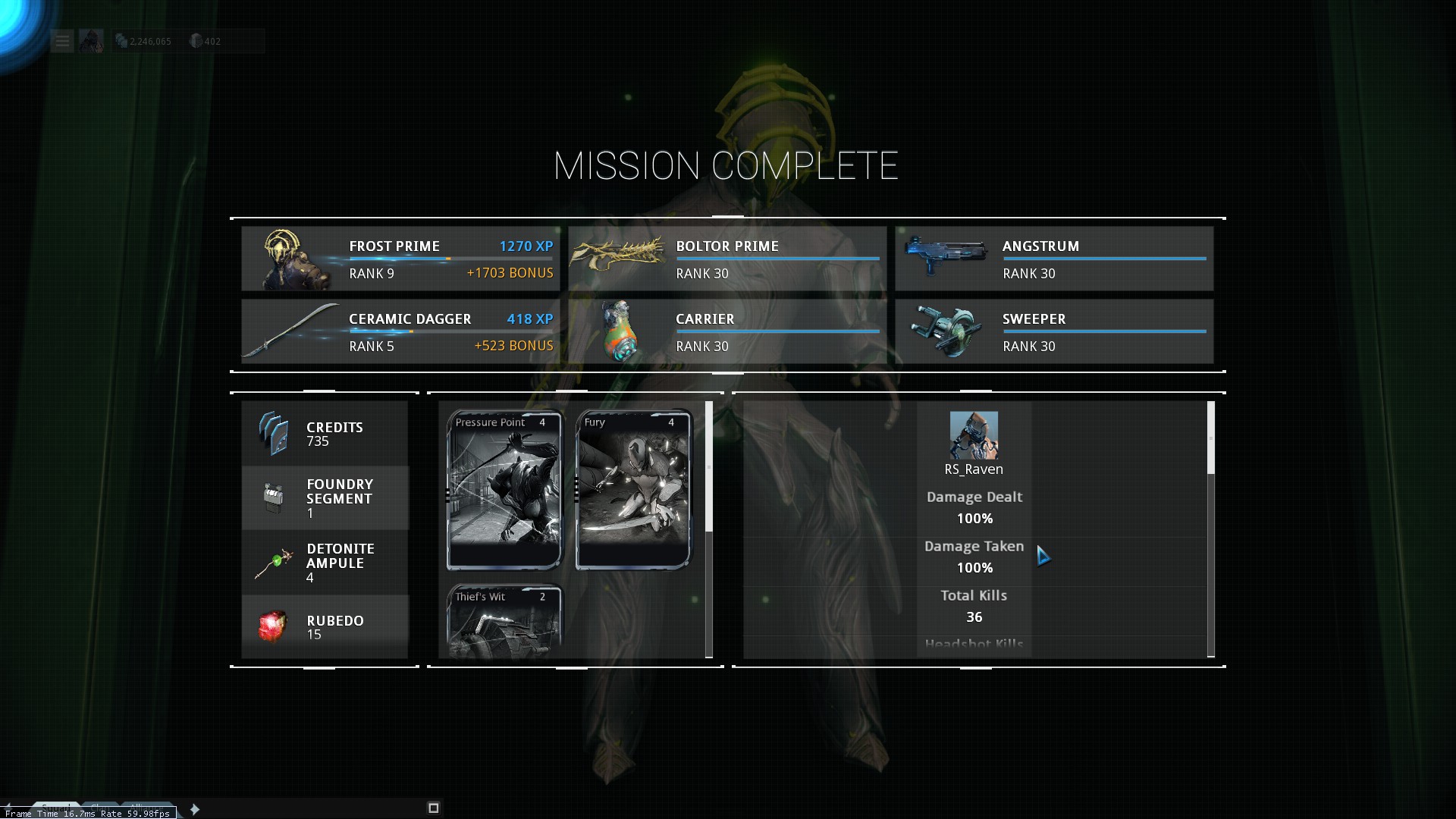
Task: Choose the Detonite Ampule reward row
Action: tap(325, 563)
